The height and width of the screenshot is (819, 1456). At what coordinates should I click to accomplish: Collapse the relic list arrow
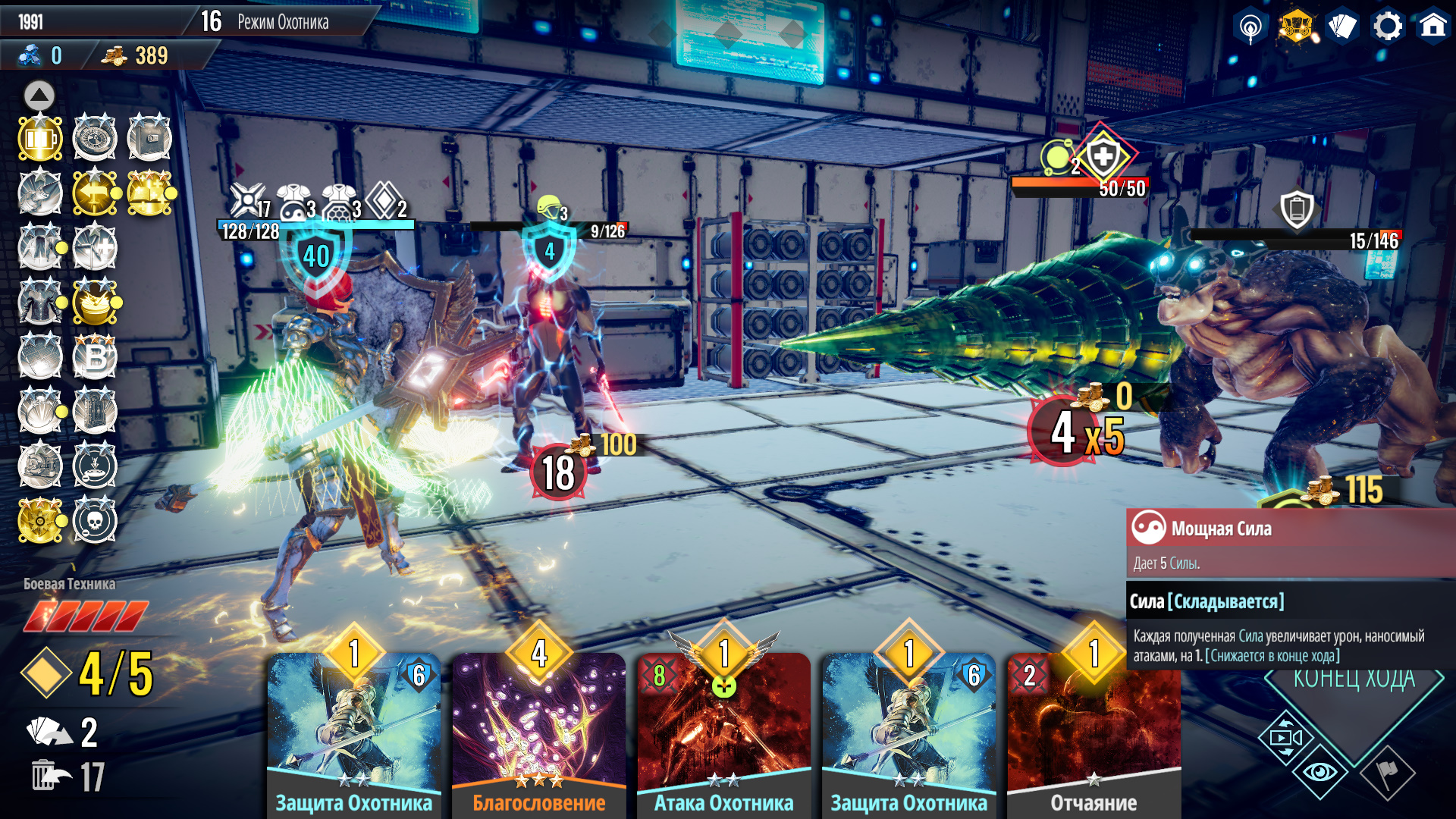[x=39, y=96]
